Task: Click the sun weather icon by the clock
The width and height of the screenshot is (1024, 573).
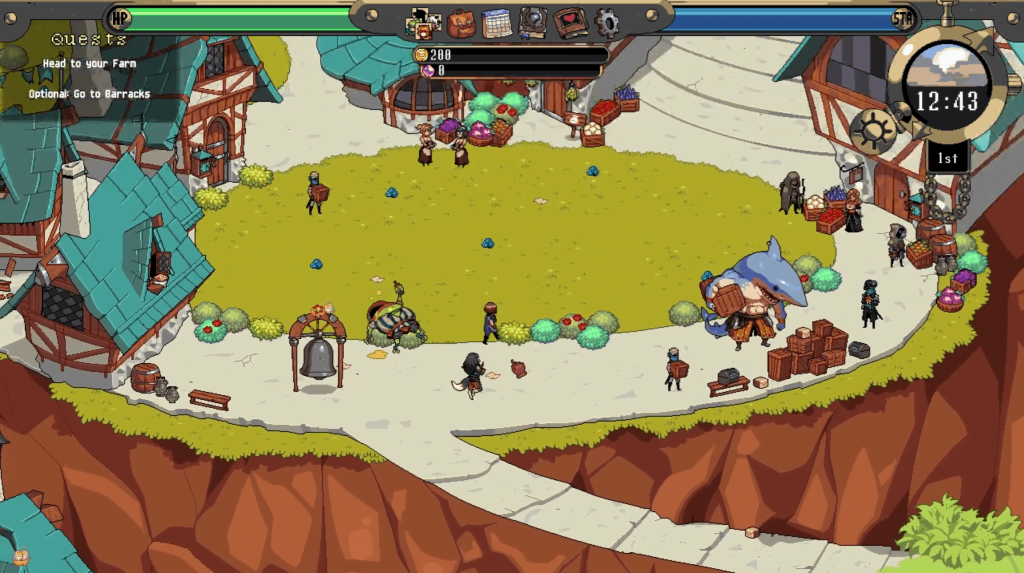Action: pos(872,130)
